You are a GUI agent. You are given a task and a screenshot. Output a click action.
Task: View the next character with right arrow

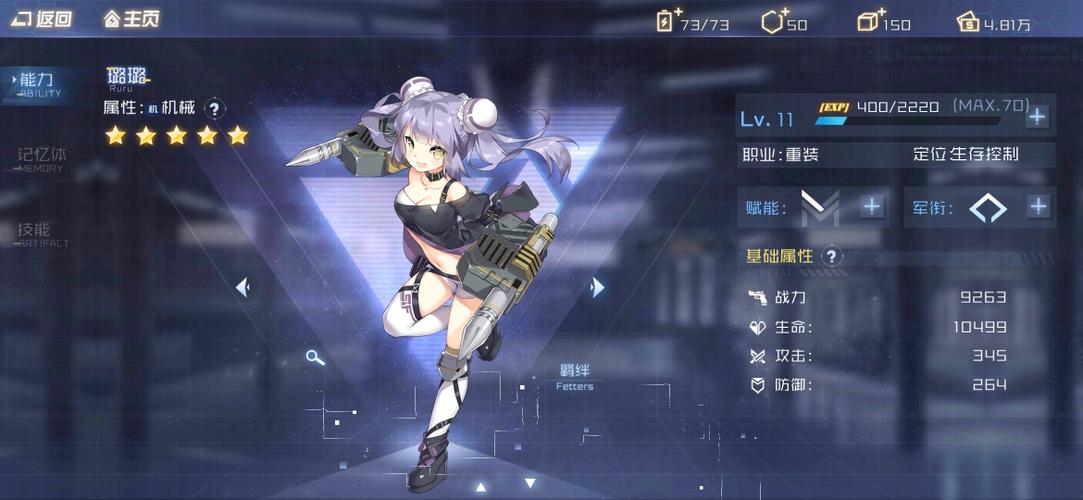click(597, 288)
